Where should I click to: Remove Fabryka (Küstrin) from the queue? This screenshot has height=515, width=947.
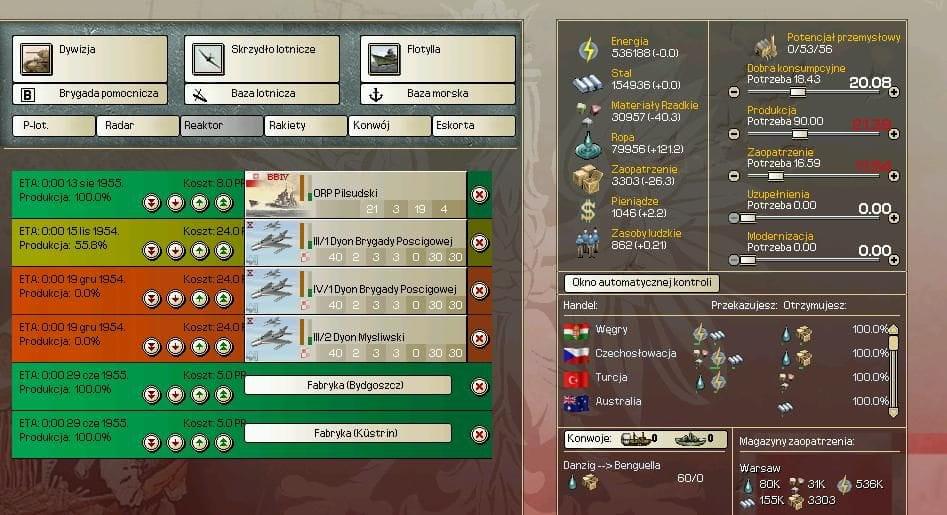(x=479, y=435)
